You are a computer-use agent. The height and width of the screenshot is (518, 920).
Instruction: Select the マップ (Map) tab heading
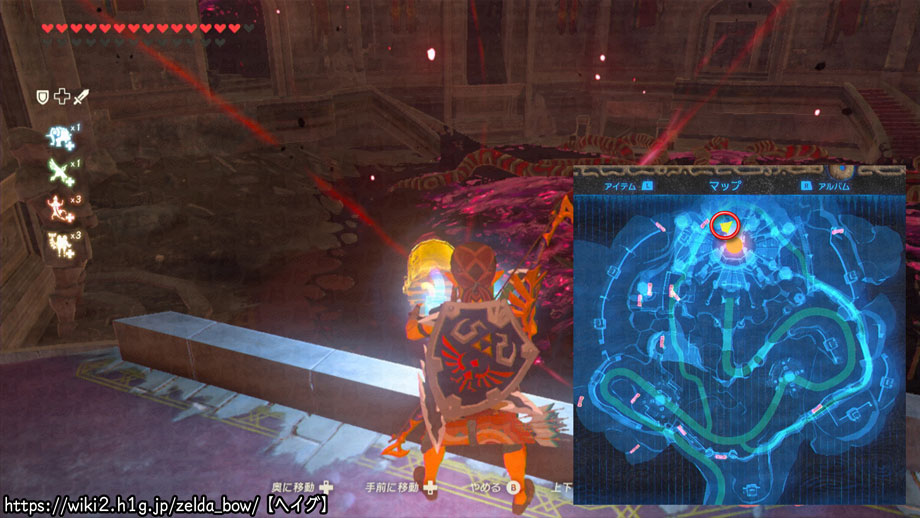pos(723,186)
